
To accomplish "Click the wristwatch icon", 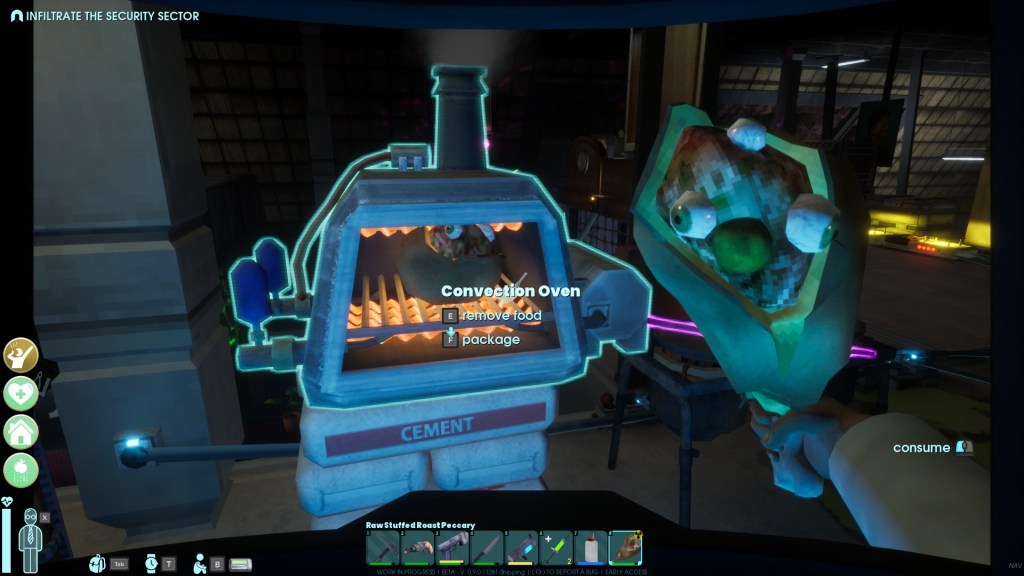I will 151,564.
